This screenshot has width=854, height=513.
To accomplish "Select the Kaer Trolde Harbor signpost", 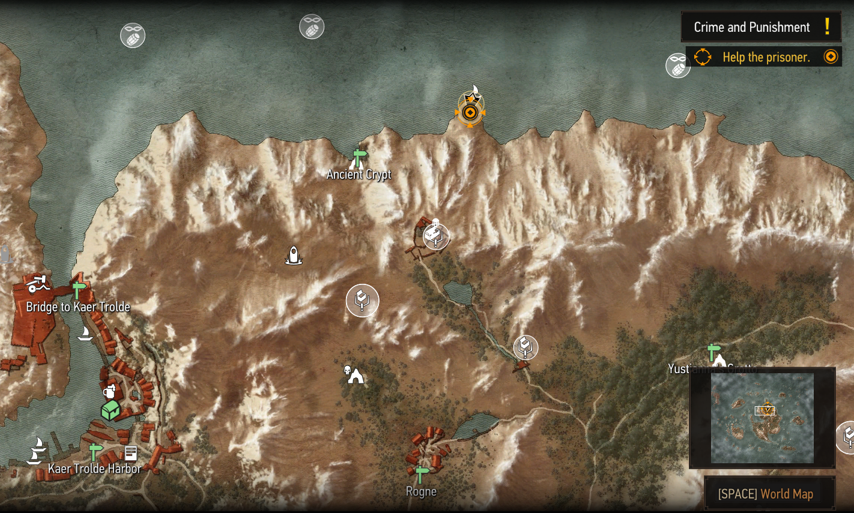I will [x=96, y=452].
